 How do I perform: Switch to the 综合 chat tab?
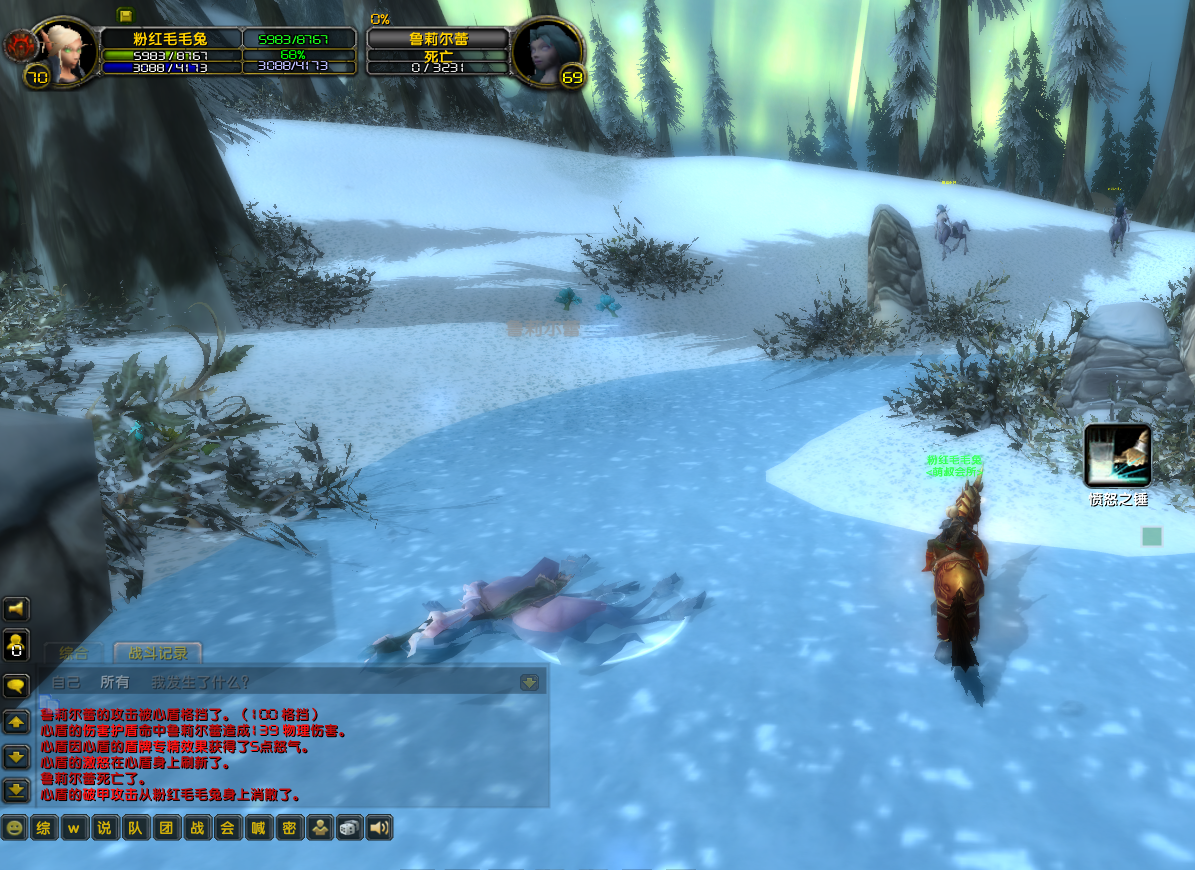[74, 653]
